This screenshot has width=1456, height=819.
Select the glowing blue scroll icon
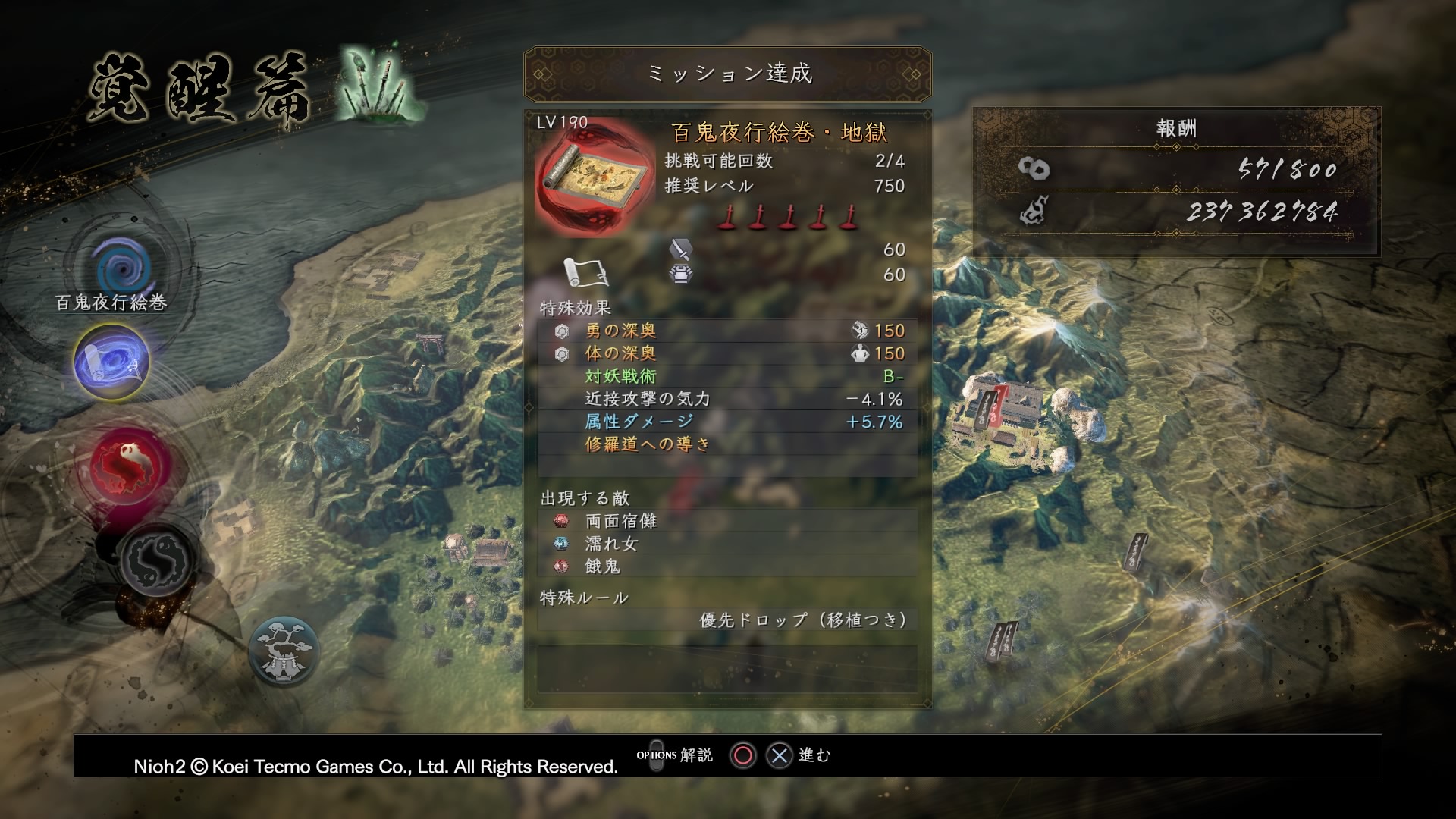tap(111, 362)
